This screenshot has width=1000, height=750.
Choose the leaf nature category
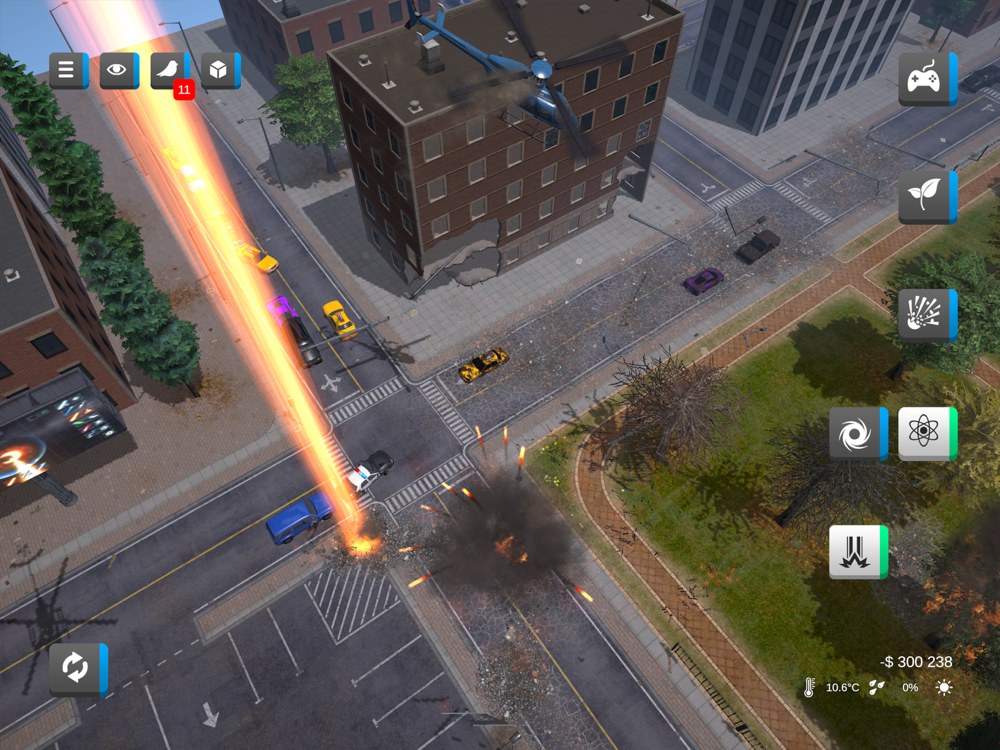926,197
